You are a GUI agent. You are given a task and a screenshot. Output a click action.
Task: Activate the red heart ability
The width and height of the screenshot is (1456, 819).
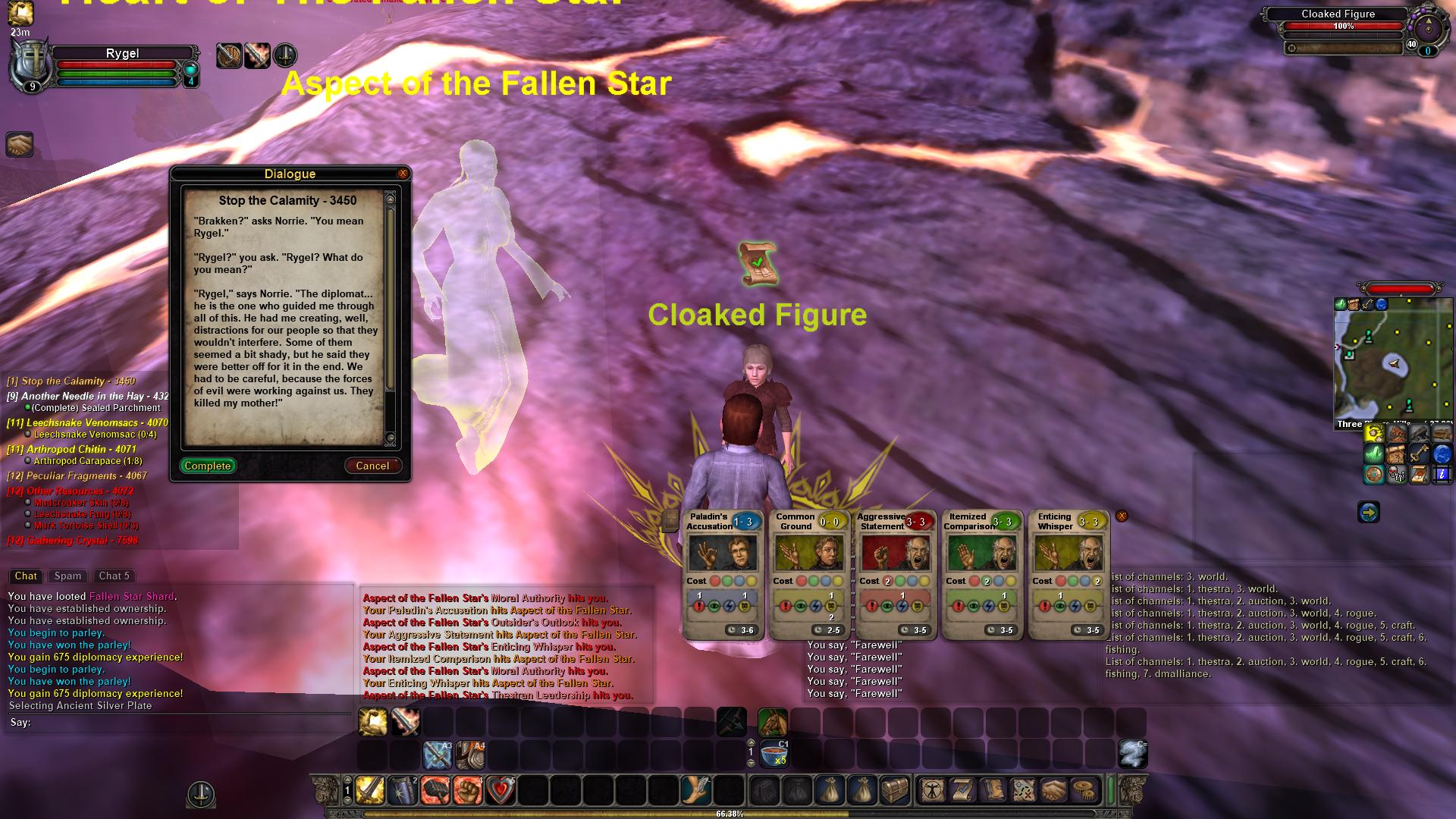pyautogui.click(x=500, y=790)
